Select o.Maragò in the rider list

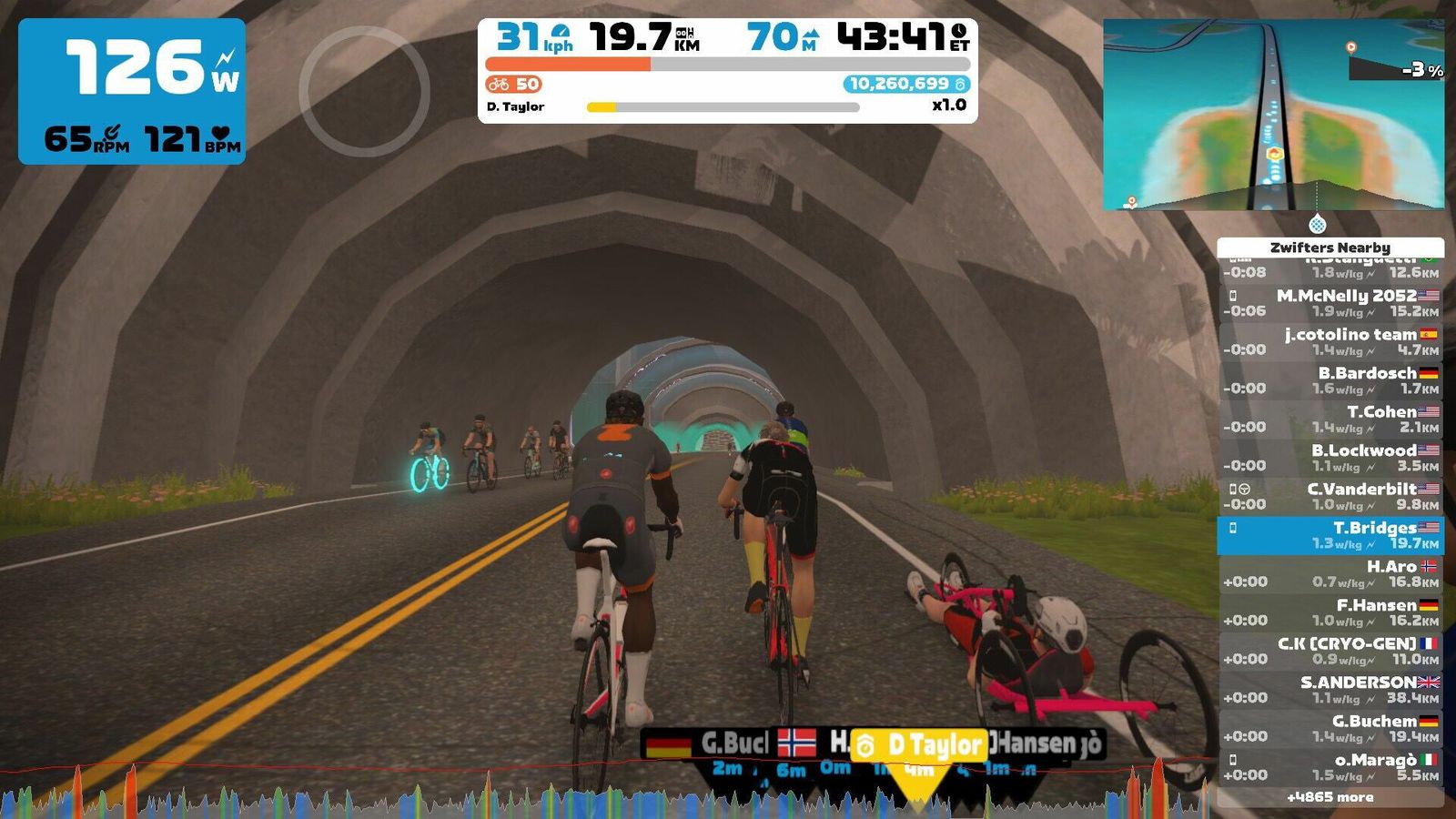1330,767
